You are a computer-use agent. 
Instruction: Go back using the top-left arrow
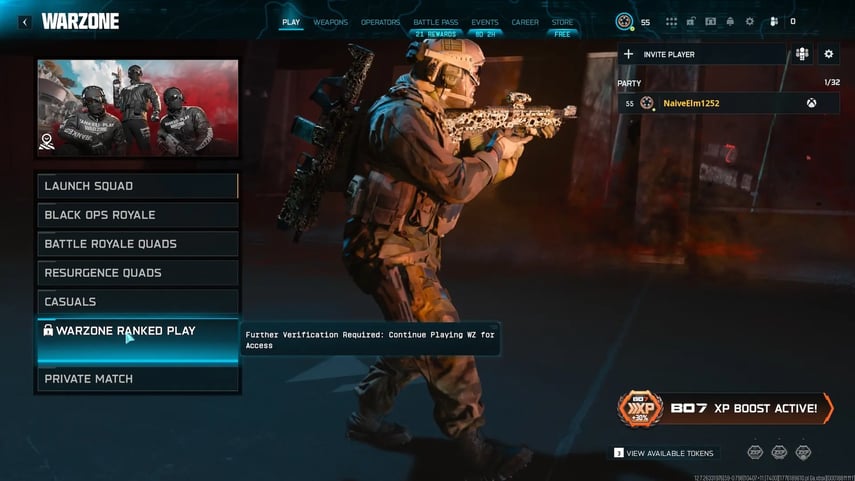25,21
